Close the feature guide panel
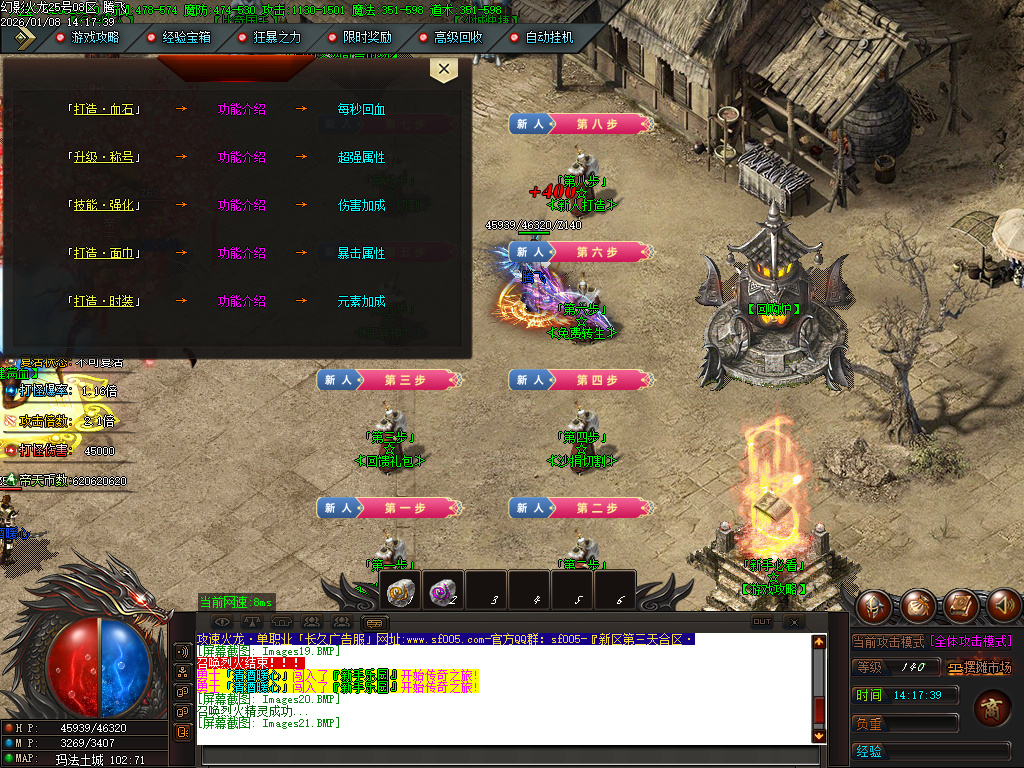 click(443, 70)
